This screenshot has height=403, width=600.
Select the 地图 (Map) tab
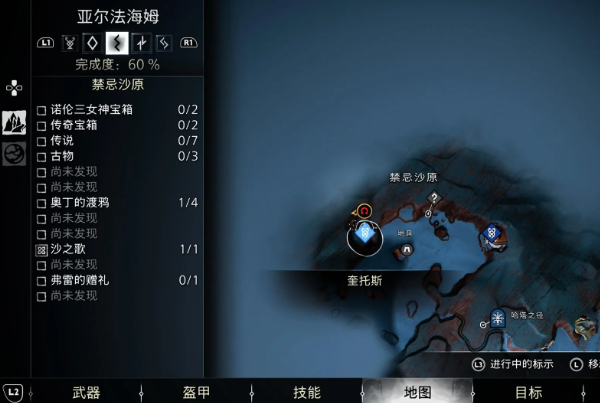(416, 392)
